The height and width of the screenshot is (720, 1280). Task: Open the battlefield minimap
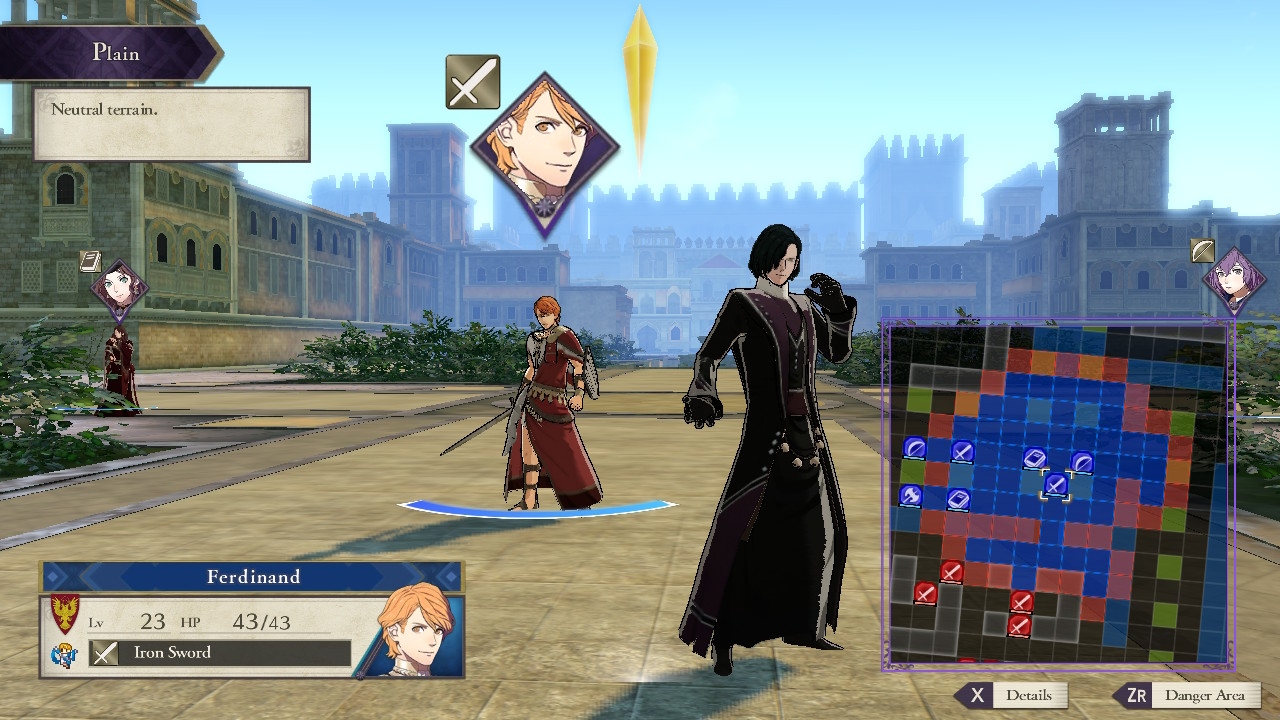1057,494
